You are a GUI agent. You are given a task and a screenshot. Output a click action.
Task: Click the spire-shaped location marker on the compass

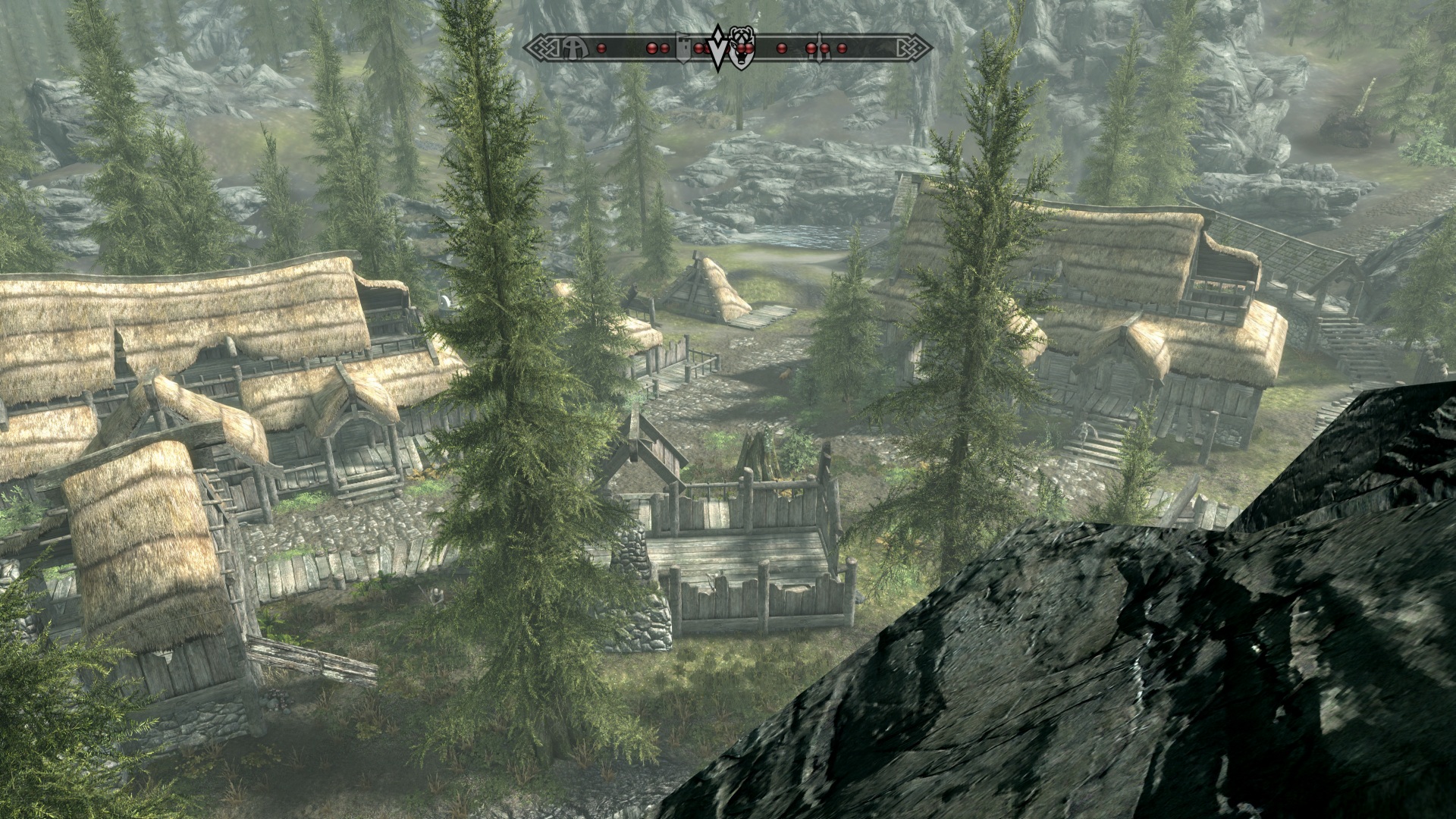[x=819, y=47]
